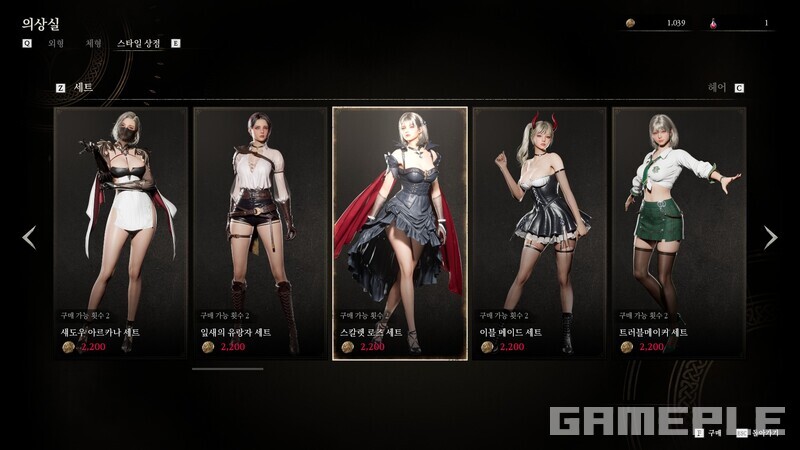Screen dimensions: 800x450
Task: Show next outfits with the right arrow
Action: 770,237
